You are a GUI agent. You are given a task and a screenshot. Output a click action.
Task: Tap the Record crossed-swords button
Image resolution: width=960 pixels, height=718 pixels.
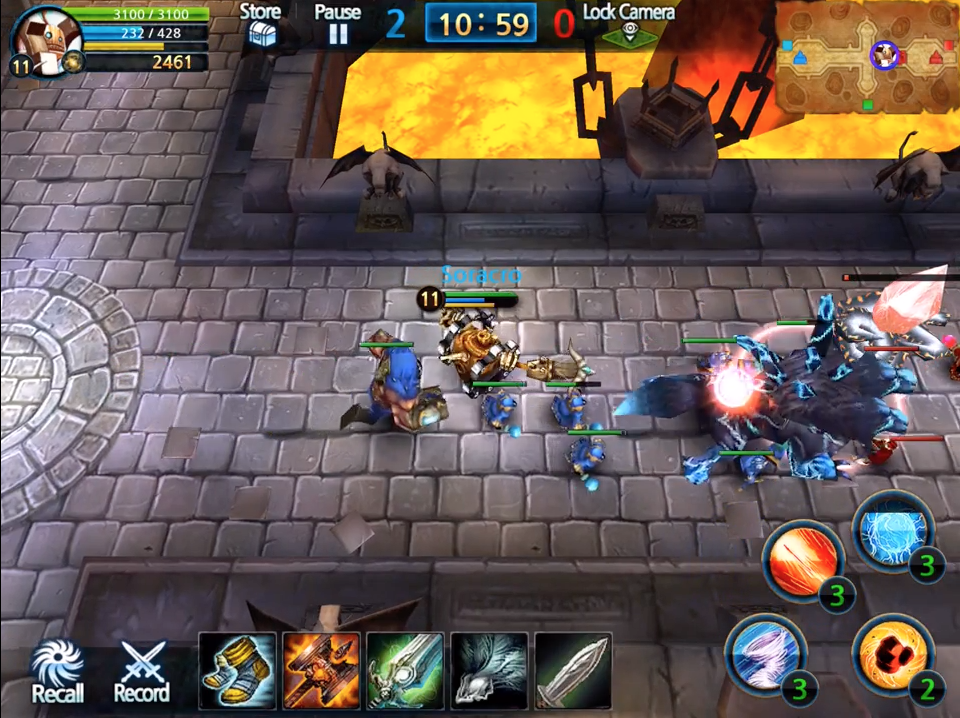(x=142, y=671)
